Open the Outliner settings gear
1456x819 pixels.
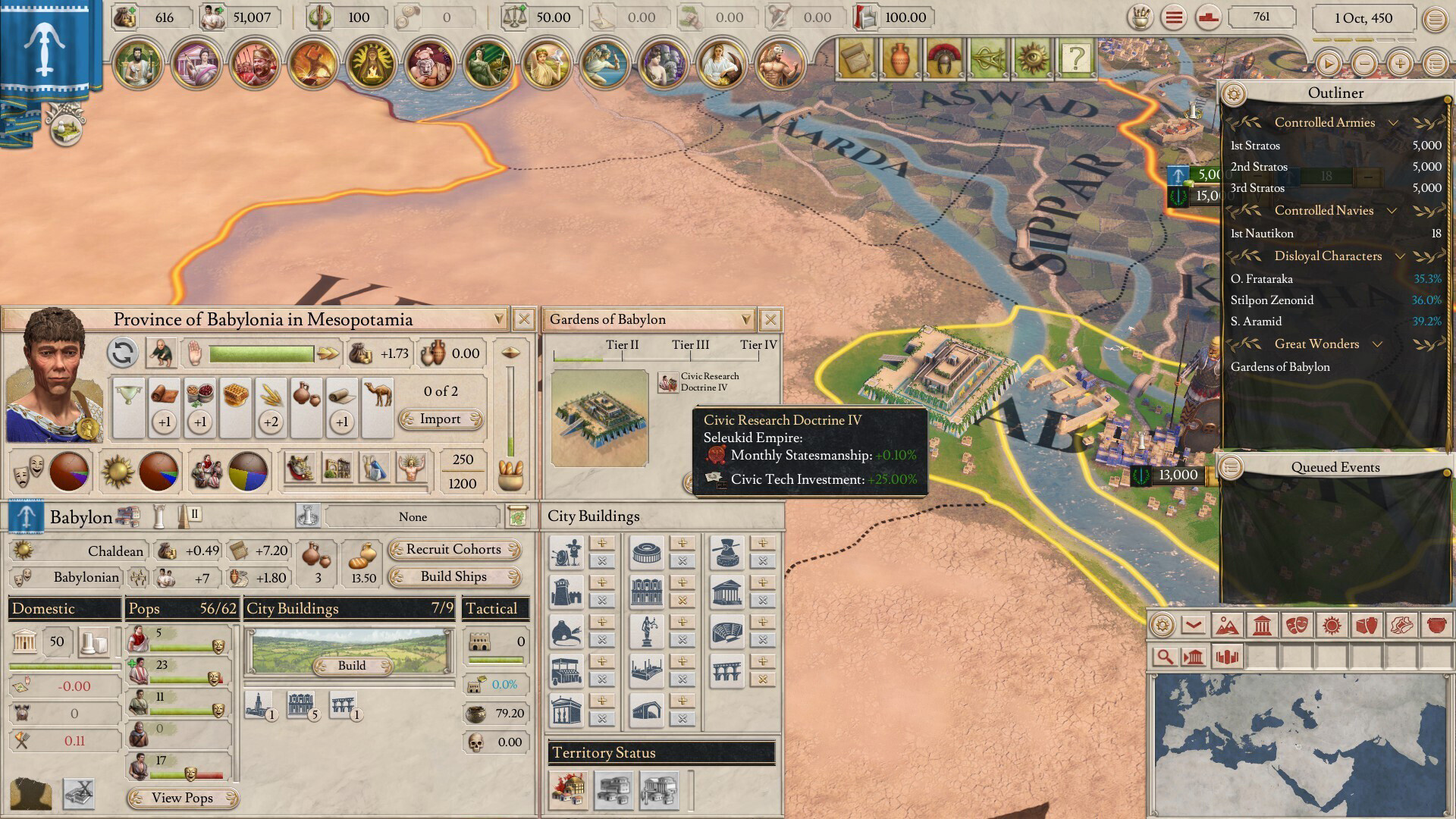(x=1234, y=93)
